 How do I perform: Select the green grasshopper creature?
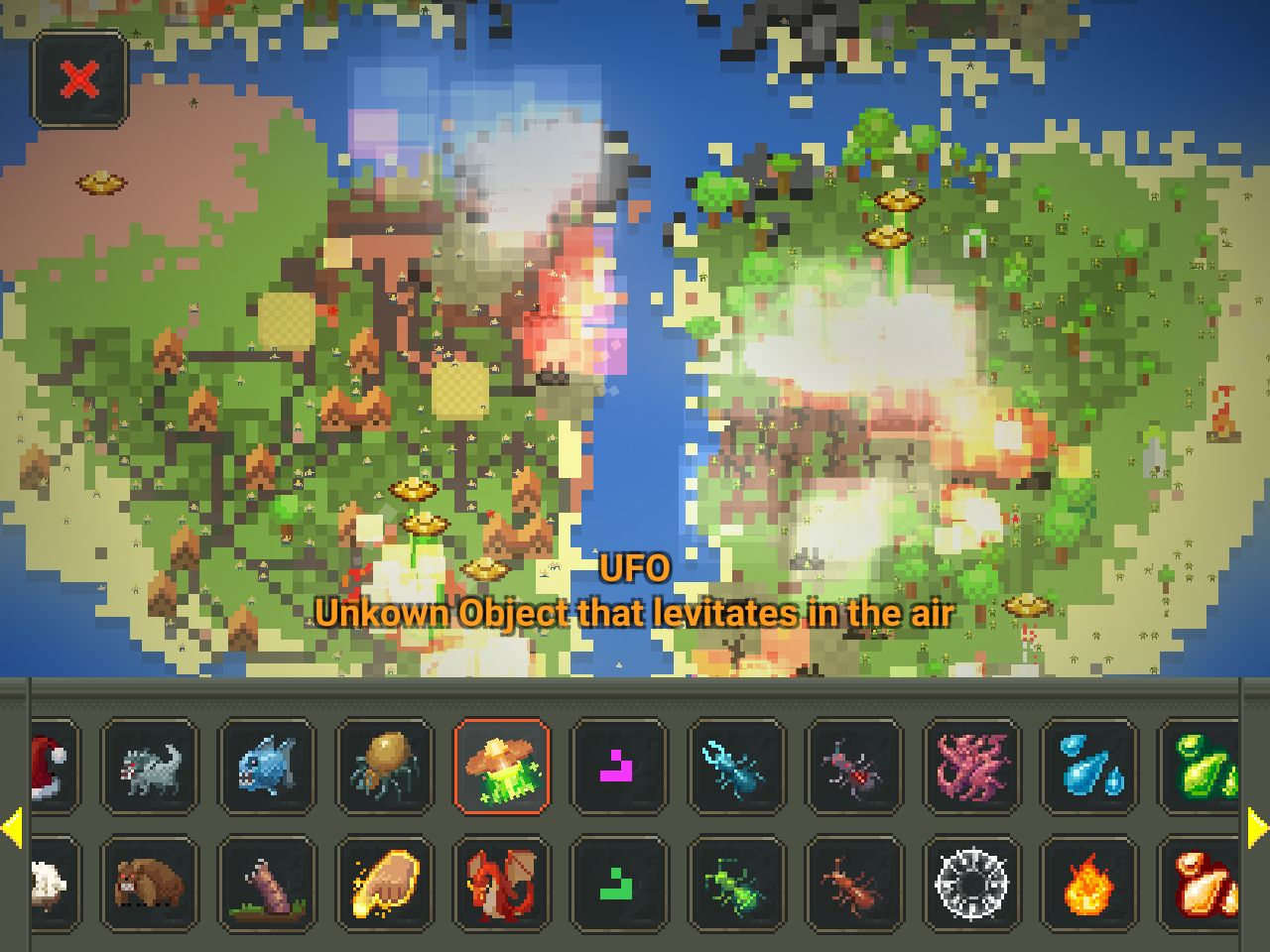(737, 886)
